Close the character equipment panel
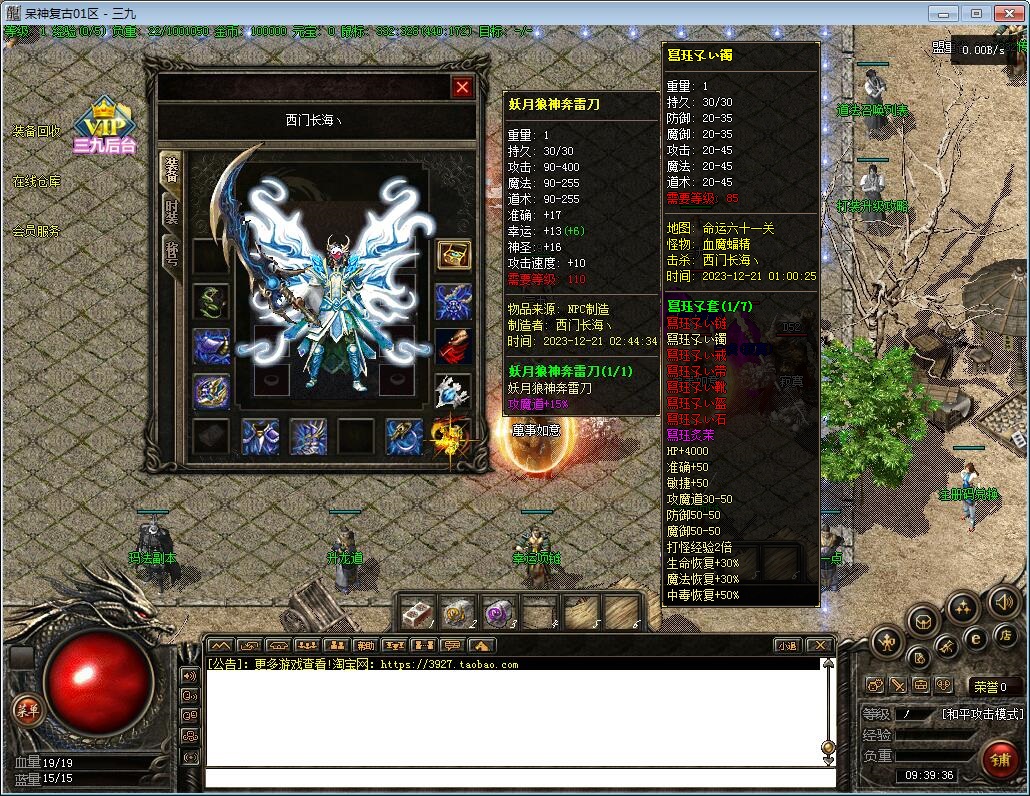This screenshot has height=796, width=1030. click(462, 87)
